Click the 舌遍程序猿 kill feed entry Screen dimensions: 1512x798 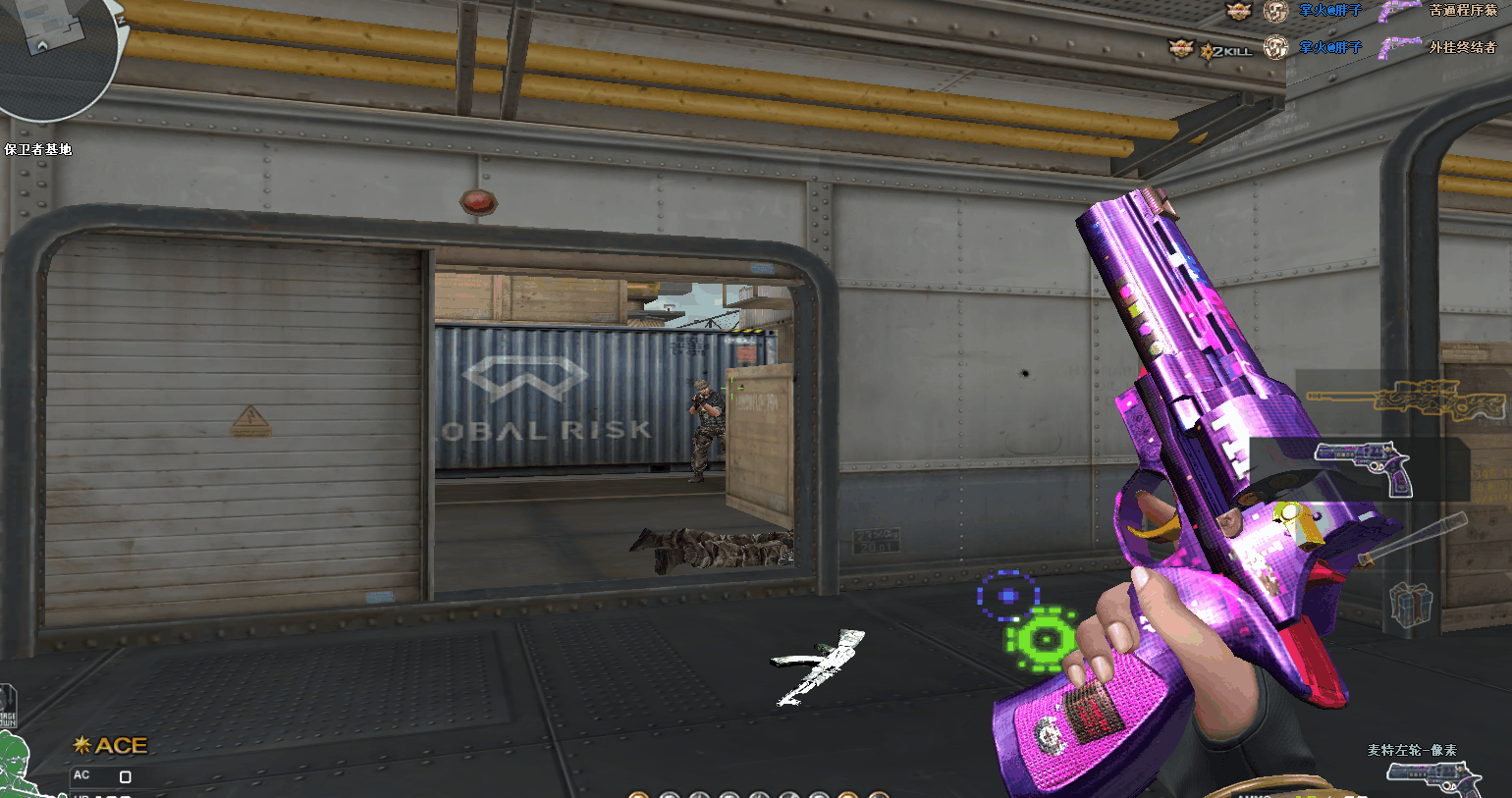1462,11
